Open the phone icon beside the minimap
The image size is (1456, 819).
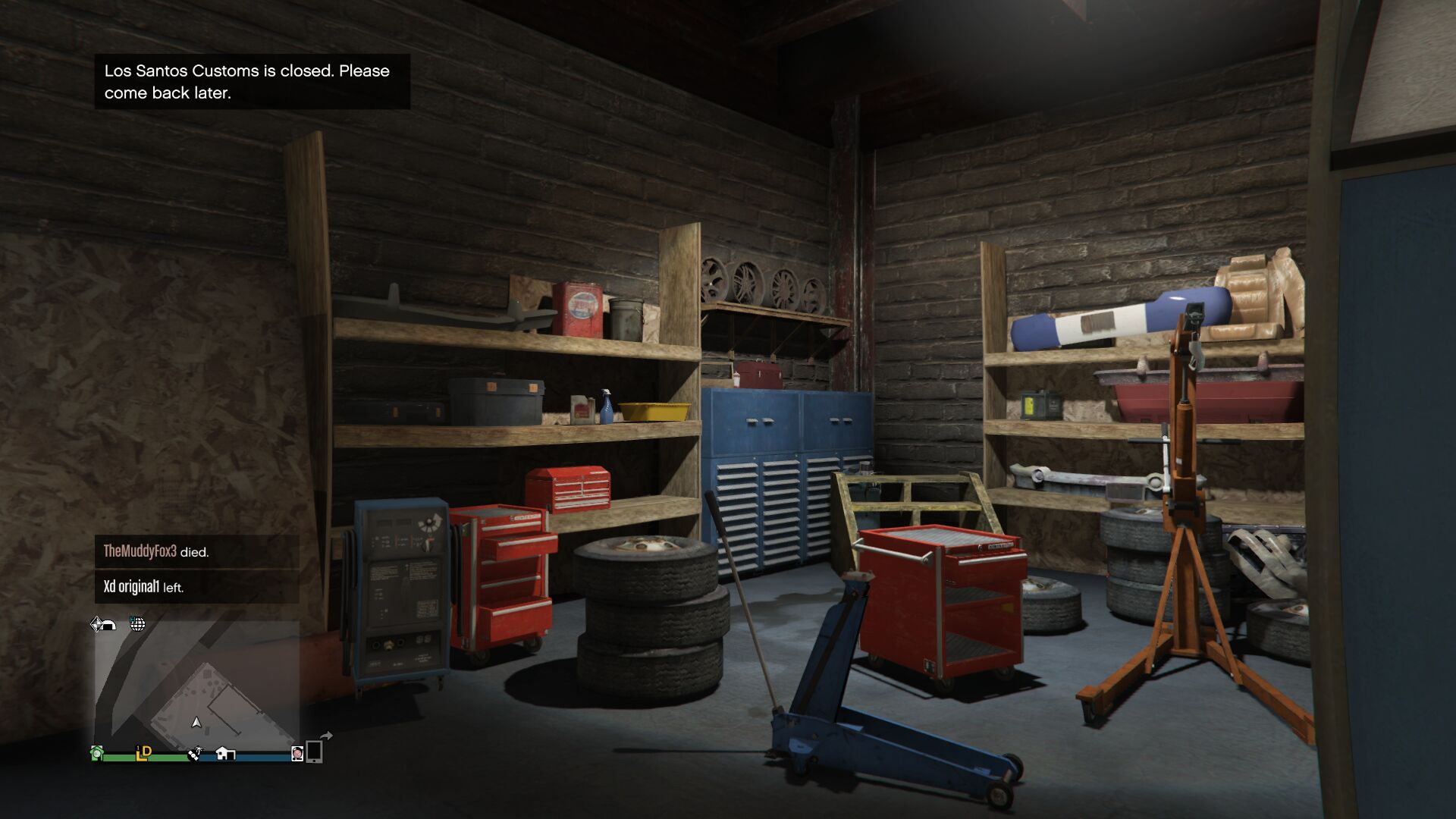[315, 751]
